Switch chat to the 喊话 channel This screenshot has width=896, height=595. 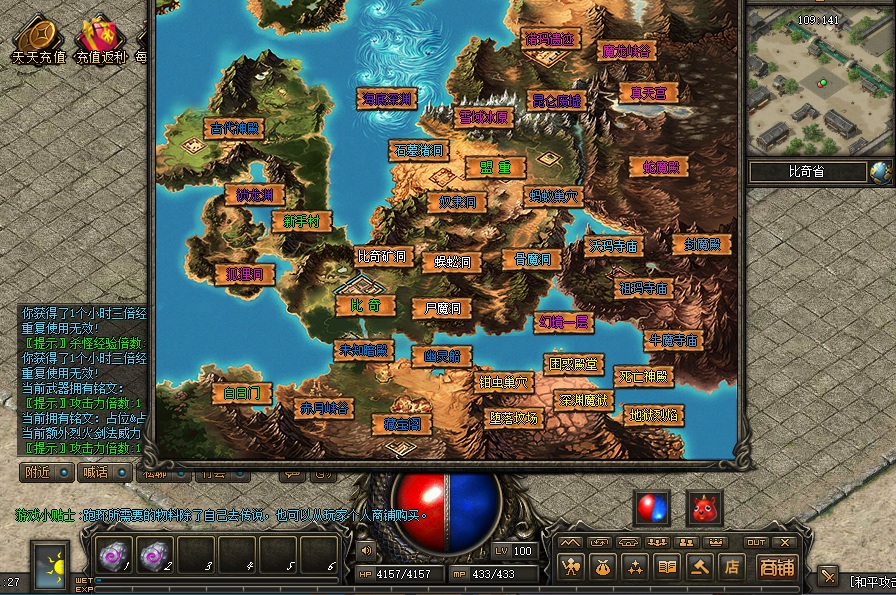[x=103, y=472]
